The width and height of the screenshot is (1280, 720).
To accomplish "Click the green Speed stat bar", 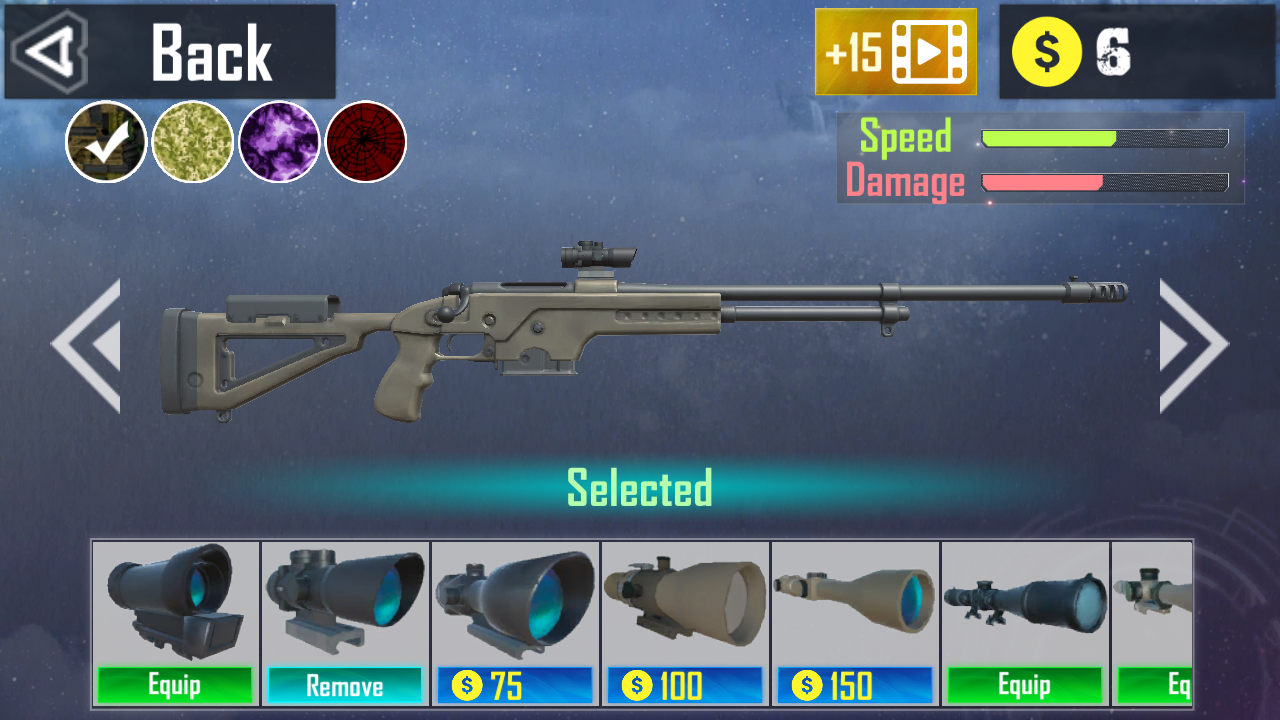I will tap(1050, 138).
